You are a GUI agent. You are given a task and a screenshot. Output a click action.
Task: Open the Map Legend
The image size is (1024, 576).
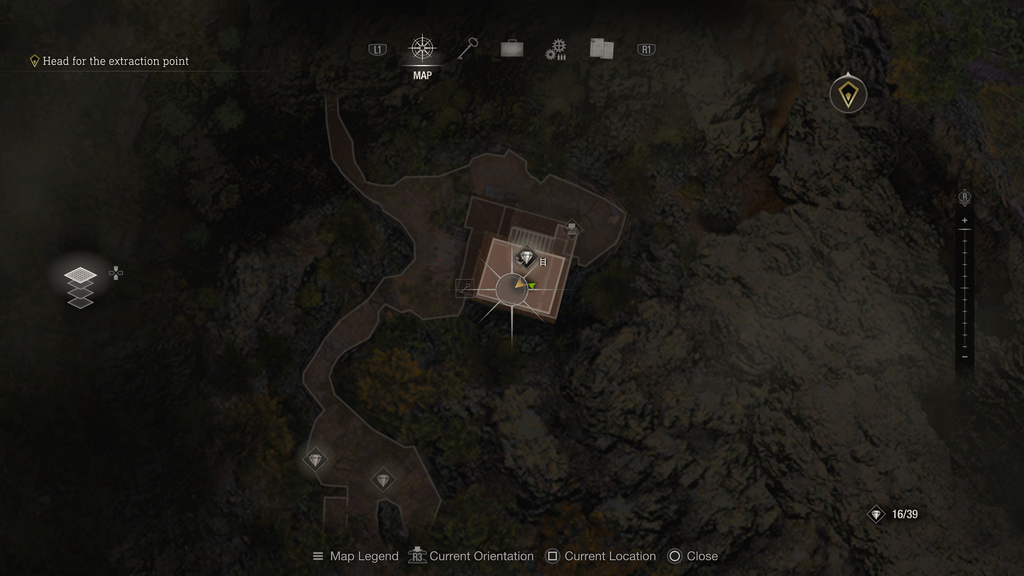tap(355, 556)
